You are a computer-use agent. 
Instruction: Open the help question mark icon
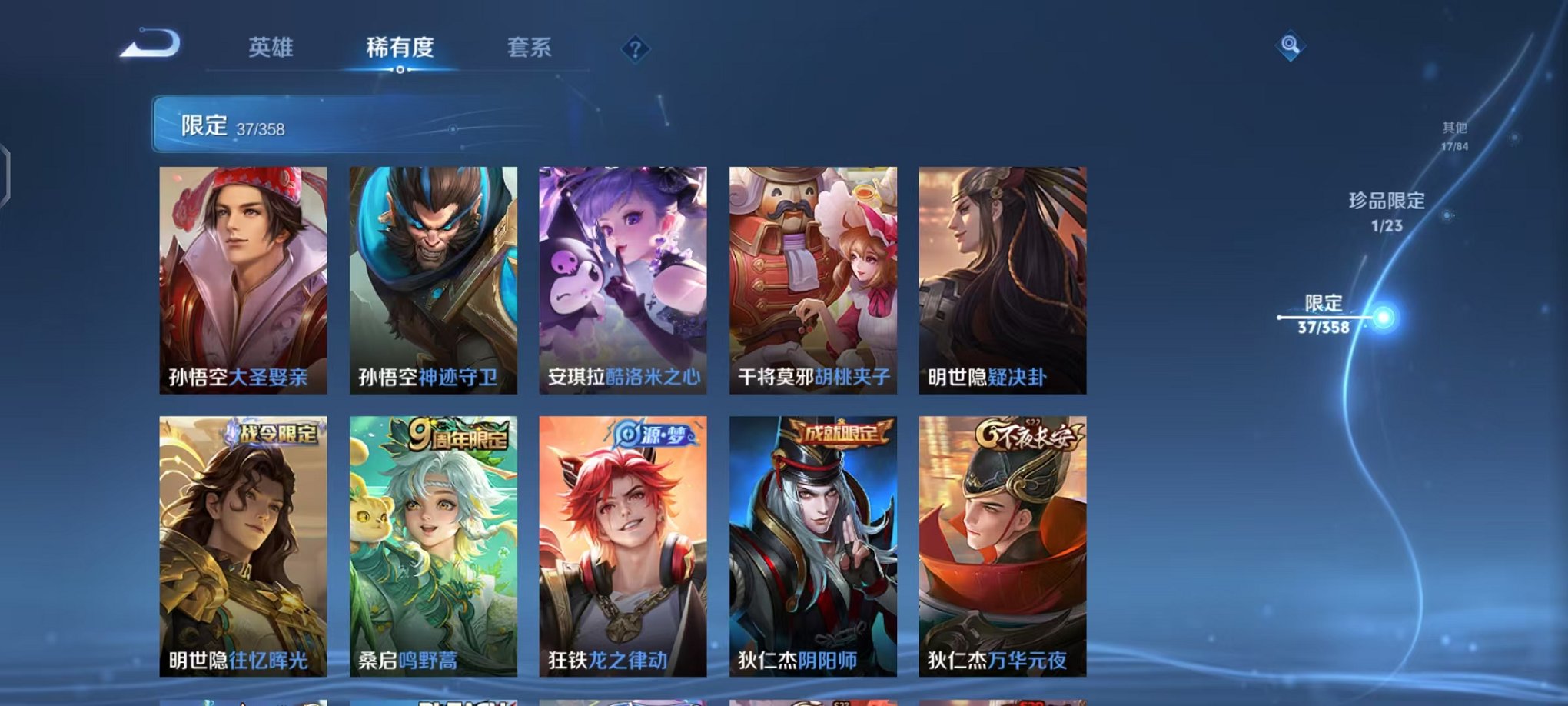click(635, 49)
